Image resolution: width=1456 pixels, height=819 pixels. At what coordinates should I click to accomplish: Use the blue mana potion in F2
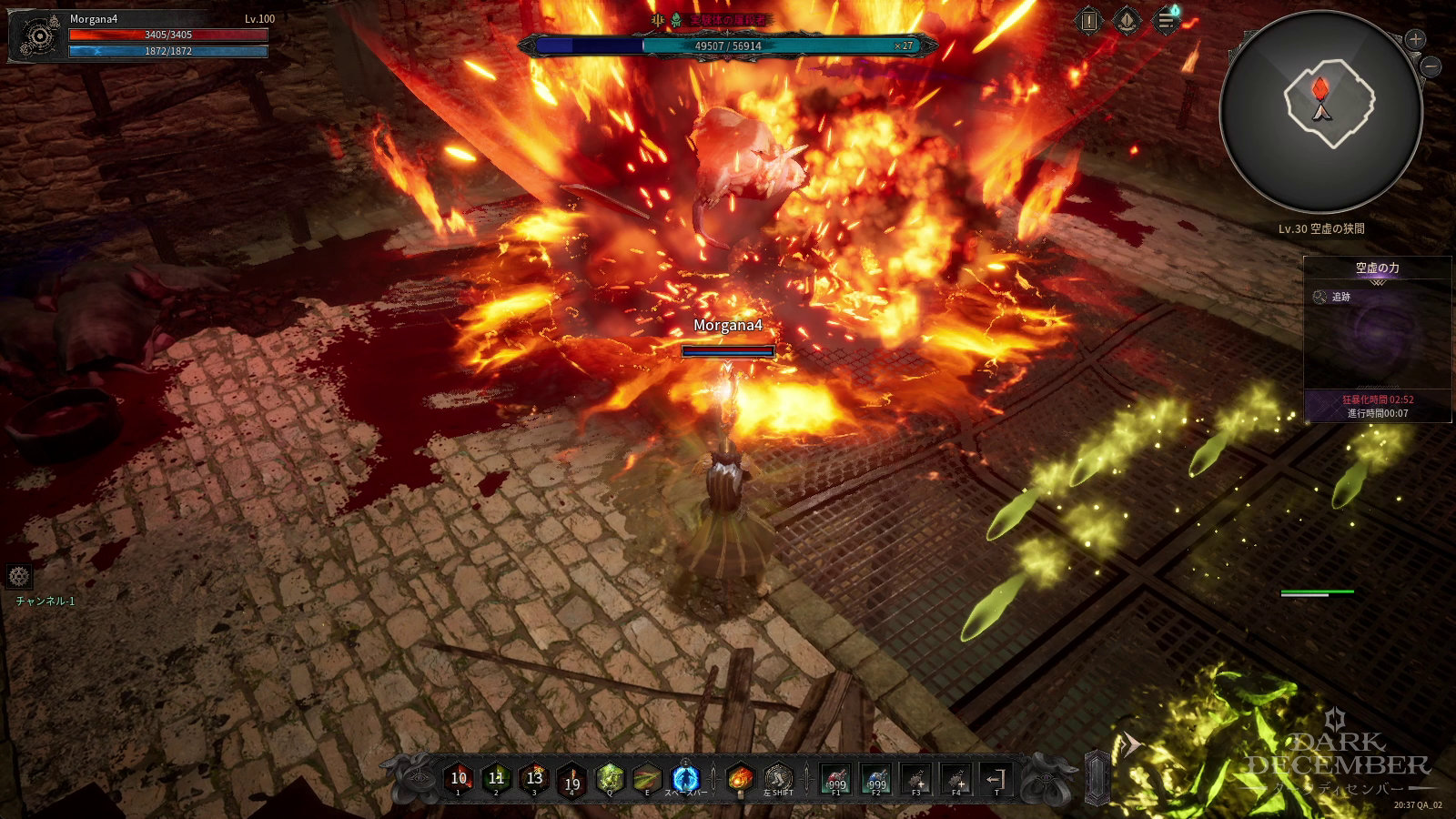coord(876,780)
